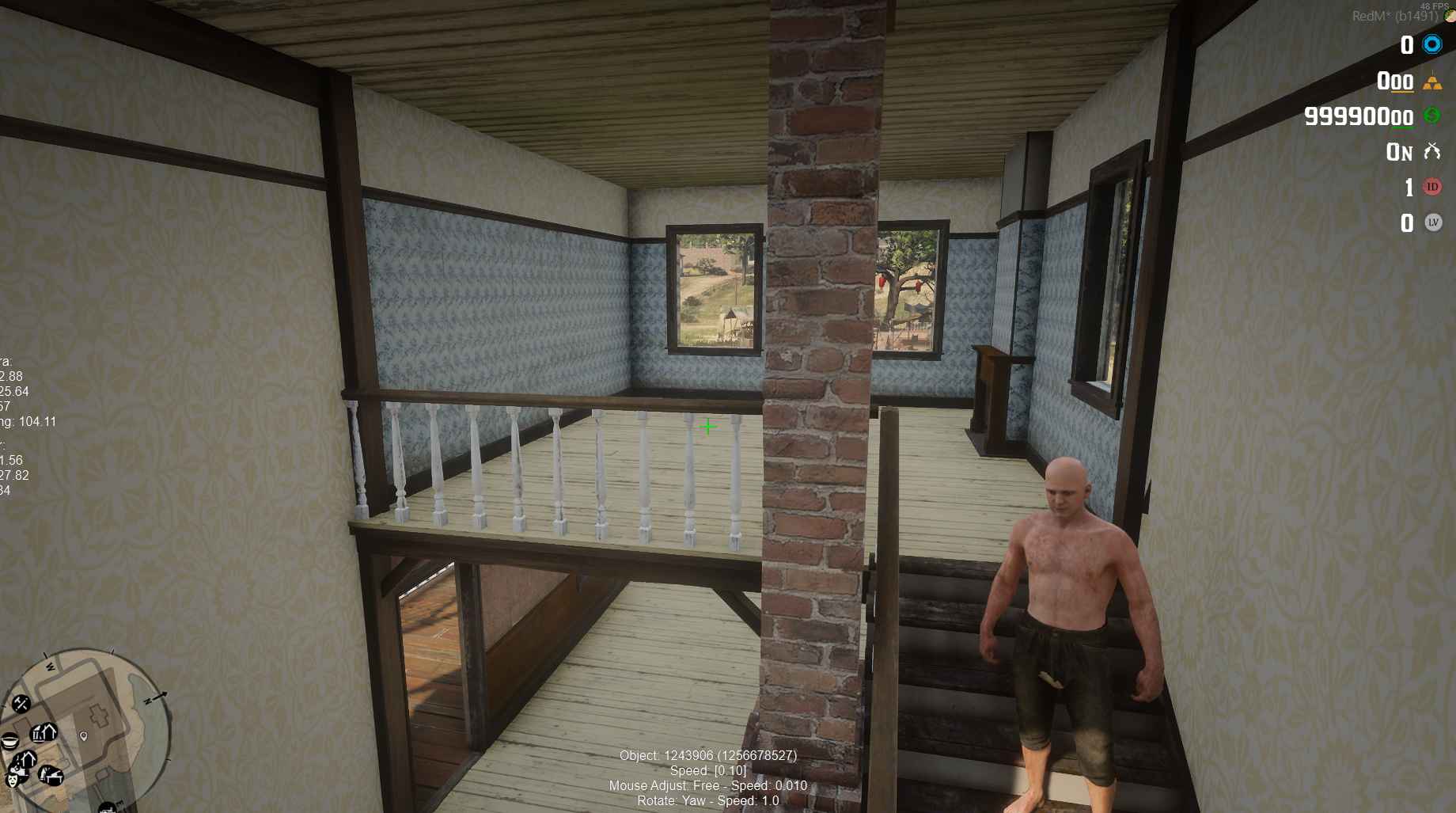Click the 48 FPS counter
Image resolution: width=1456 pixels, height=813 pixels.
[1435, 6]
